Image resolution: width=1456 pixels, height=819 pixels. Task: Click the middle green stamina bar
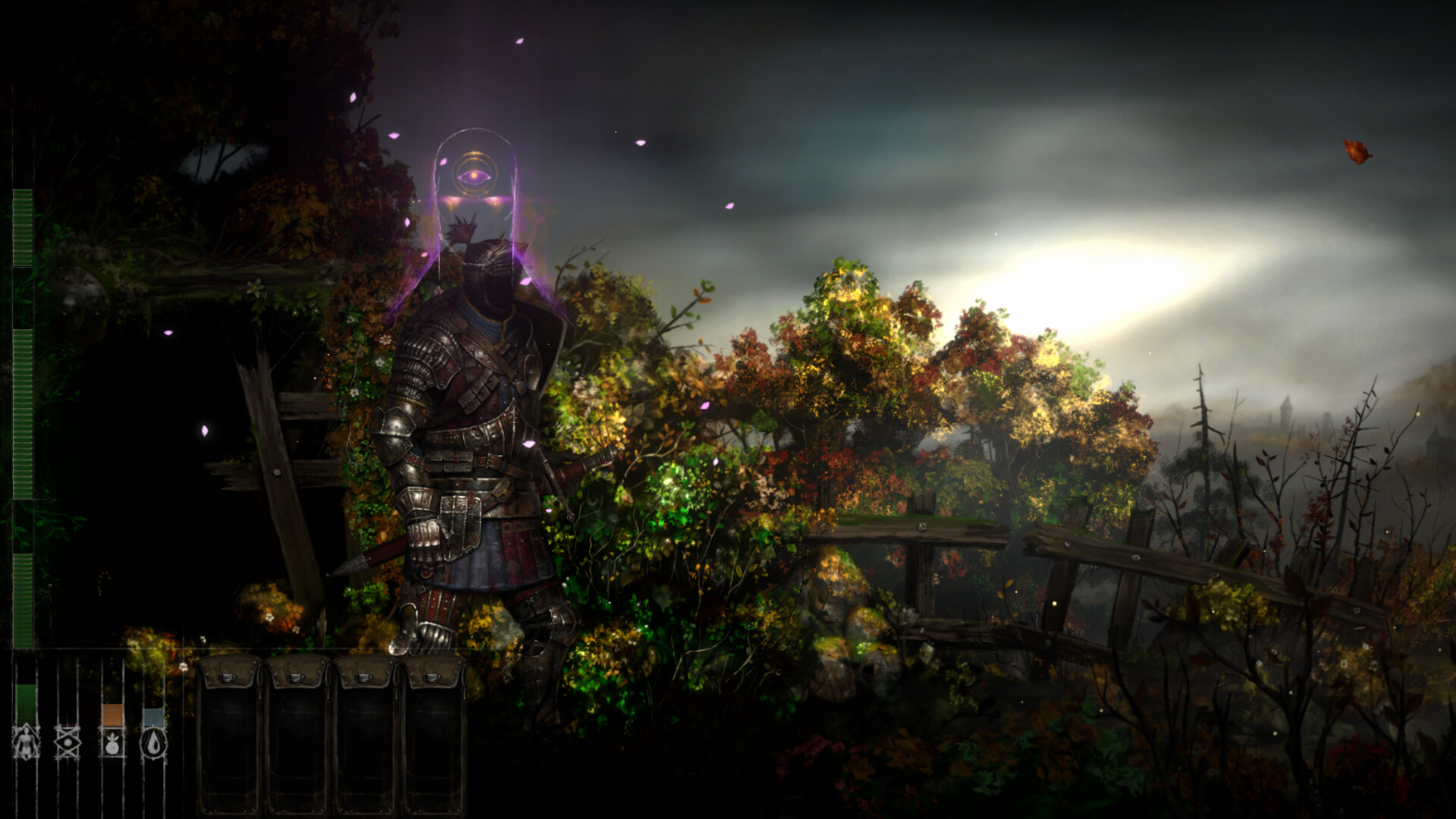pyautogui.click(x=21, y=409)
